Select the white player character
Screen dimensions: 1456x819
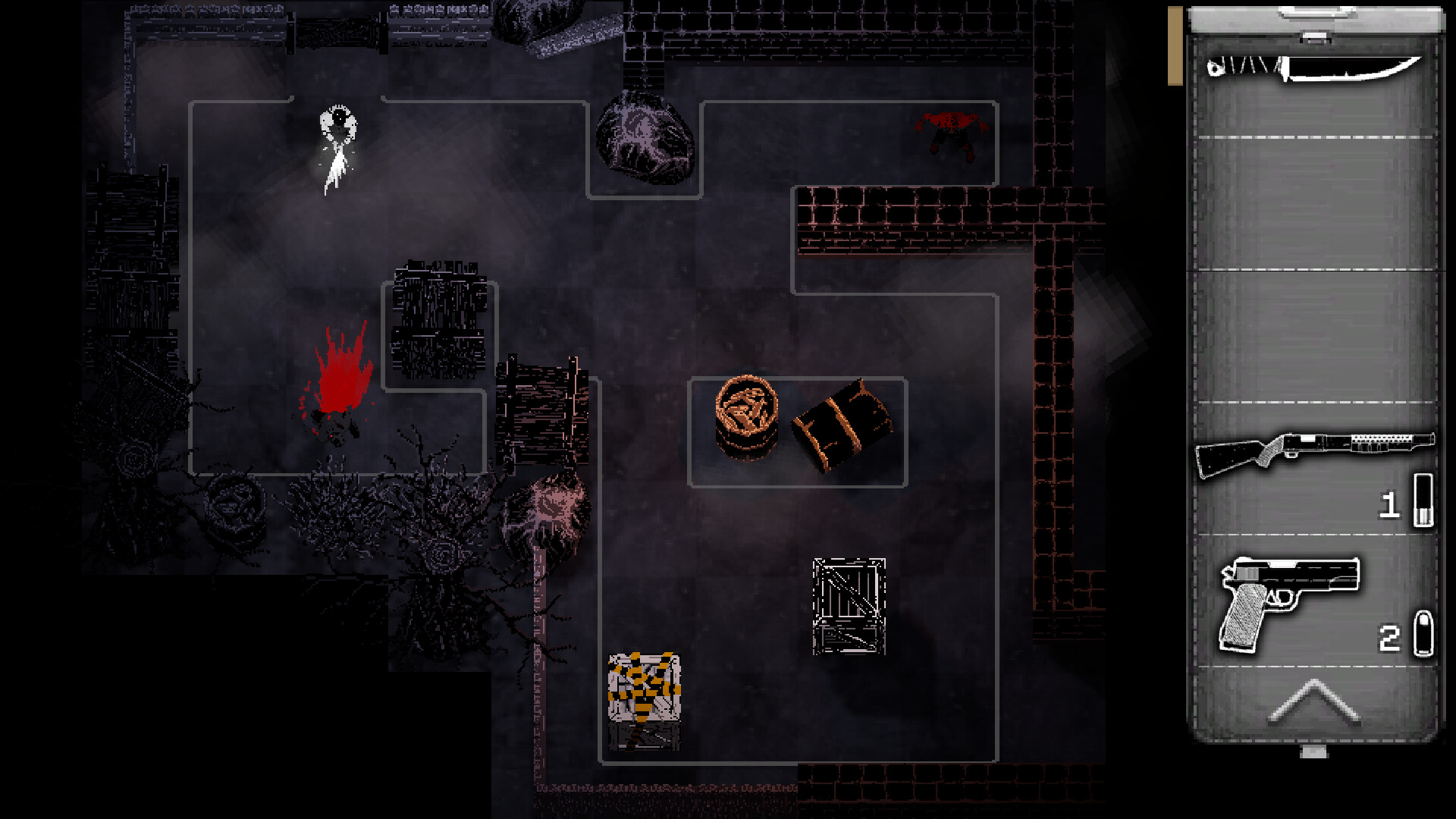336,144
